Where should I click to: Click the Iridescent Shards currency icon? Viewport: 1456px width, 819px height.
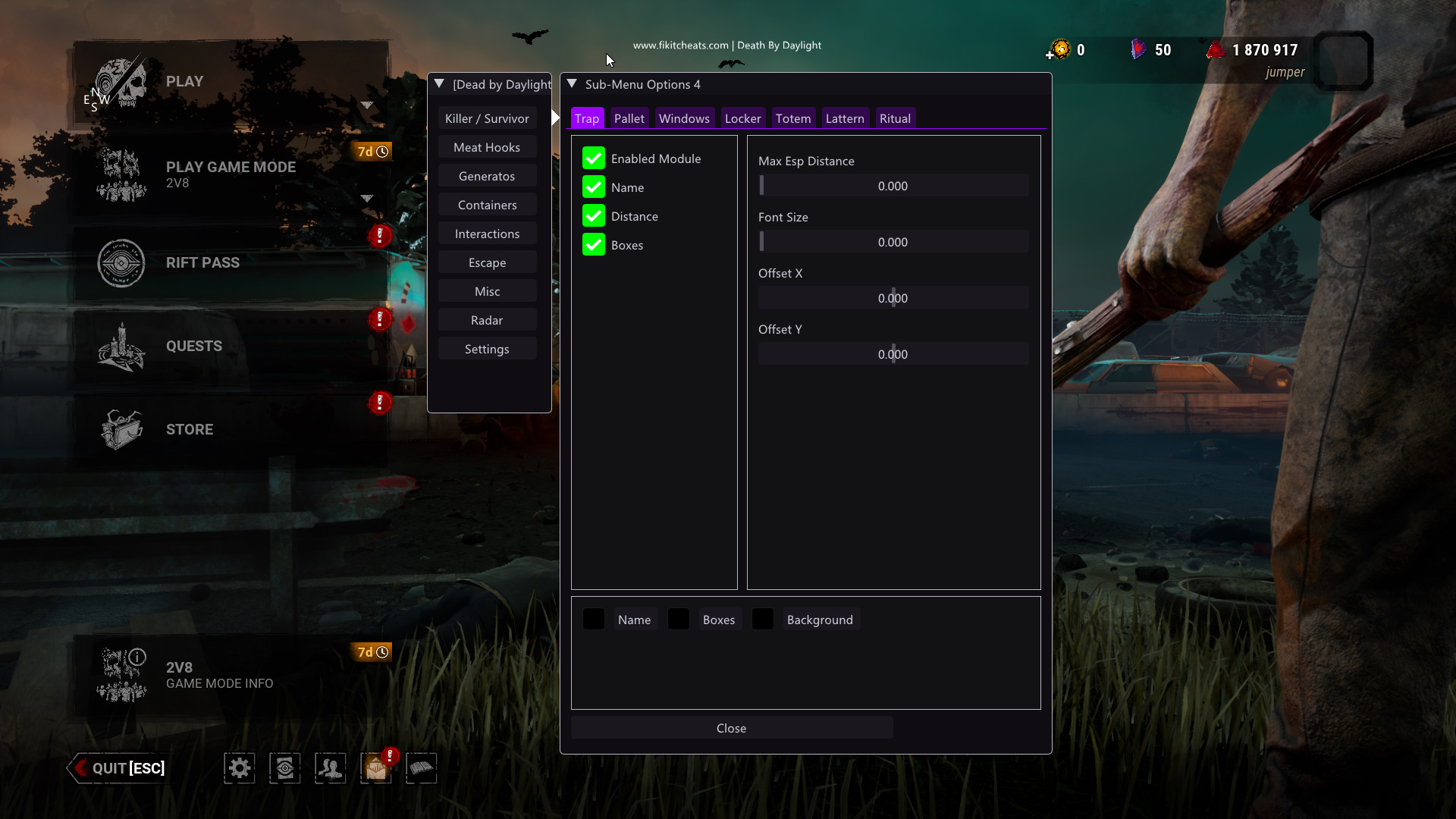(x=1137, y=50)
